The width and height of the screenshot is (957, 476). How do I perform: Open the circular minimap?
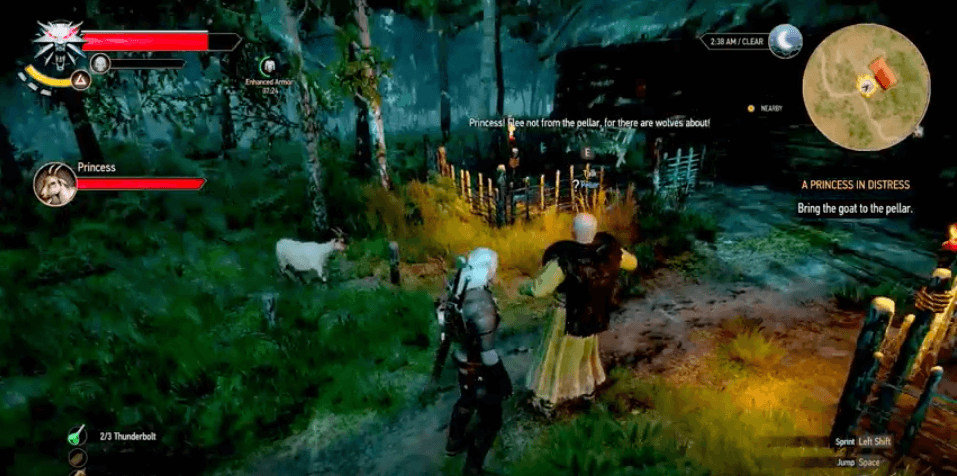coord(866,86)
